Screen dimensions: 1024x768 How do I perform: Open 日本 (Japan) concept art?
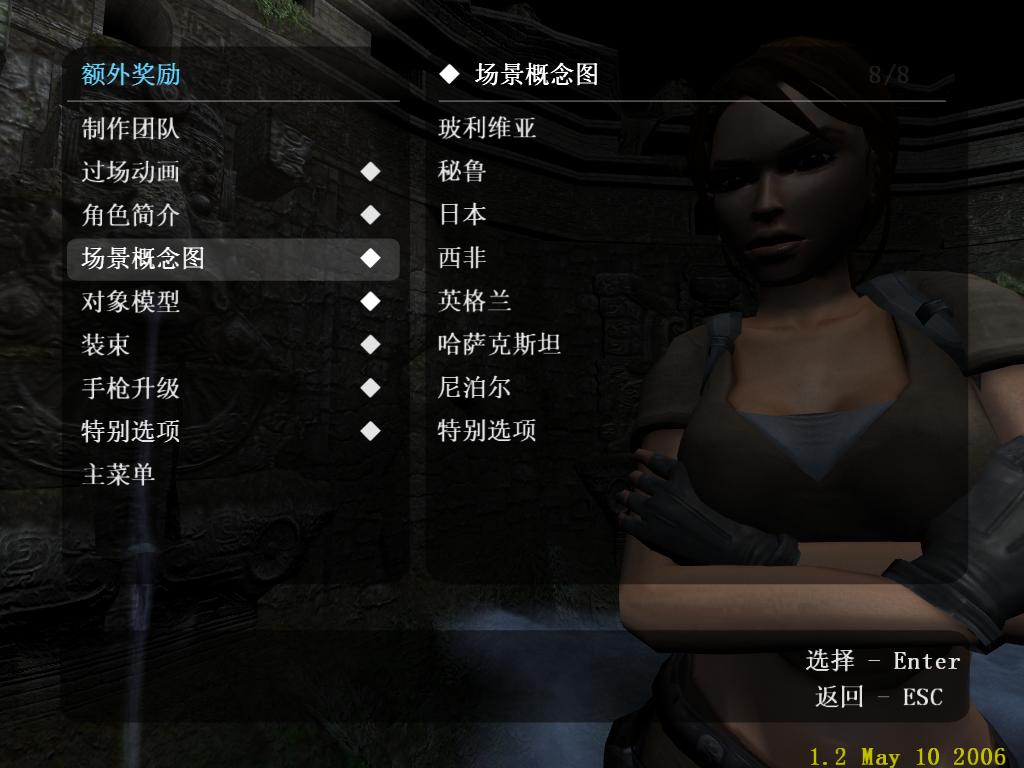pos(462,214)
